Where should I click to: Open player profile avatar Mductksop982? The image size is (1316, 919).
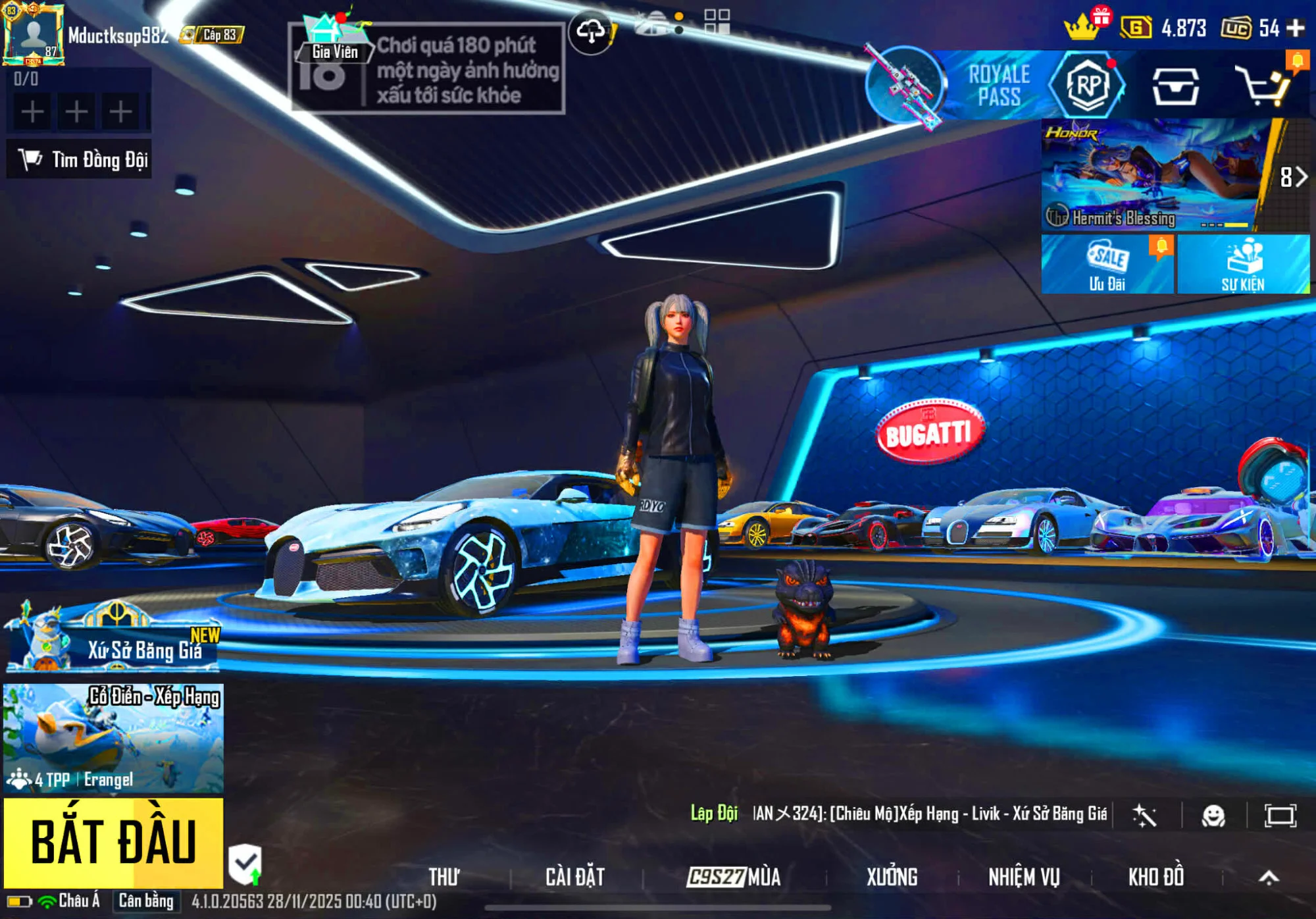click(x=33, y=34)
